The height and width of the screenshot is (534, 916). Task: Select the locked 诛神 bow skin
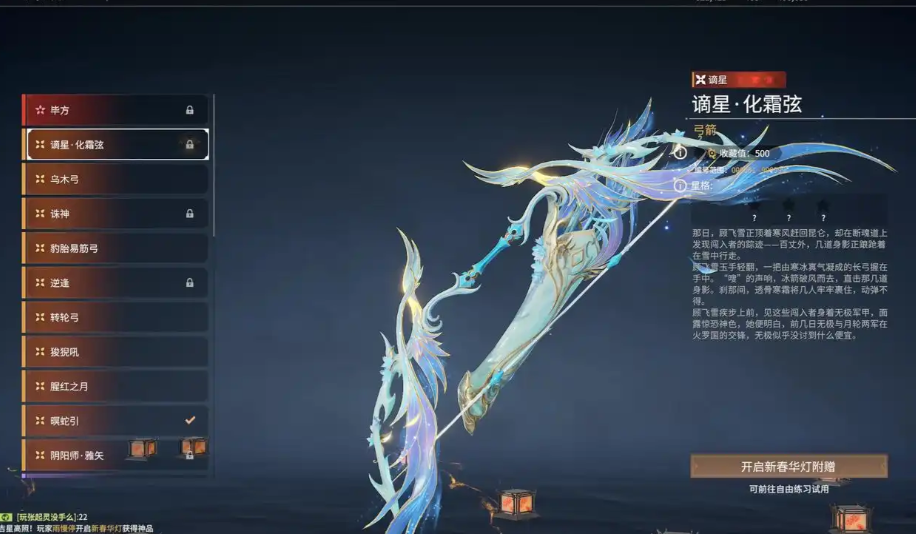pos(115,214)
